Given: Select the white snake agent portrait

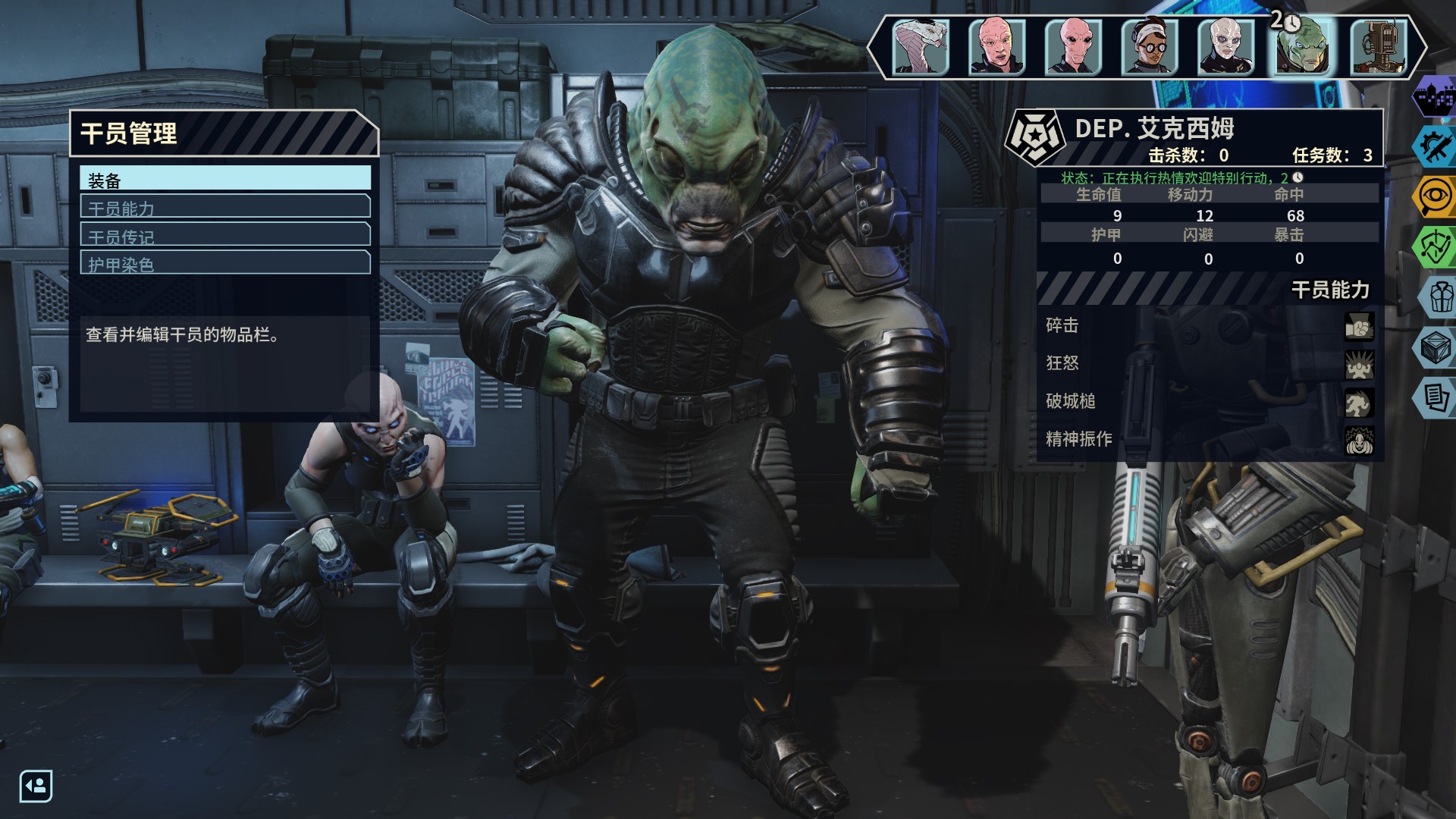Looking at the screenshot, I should [921, 47].
